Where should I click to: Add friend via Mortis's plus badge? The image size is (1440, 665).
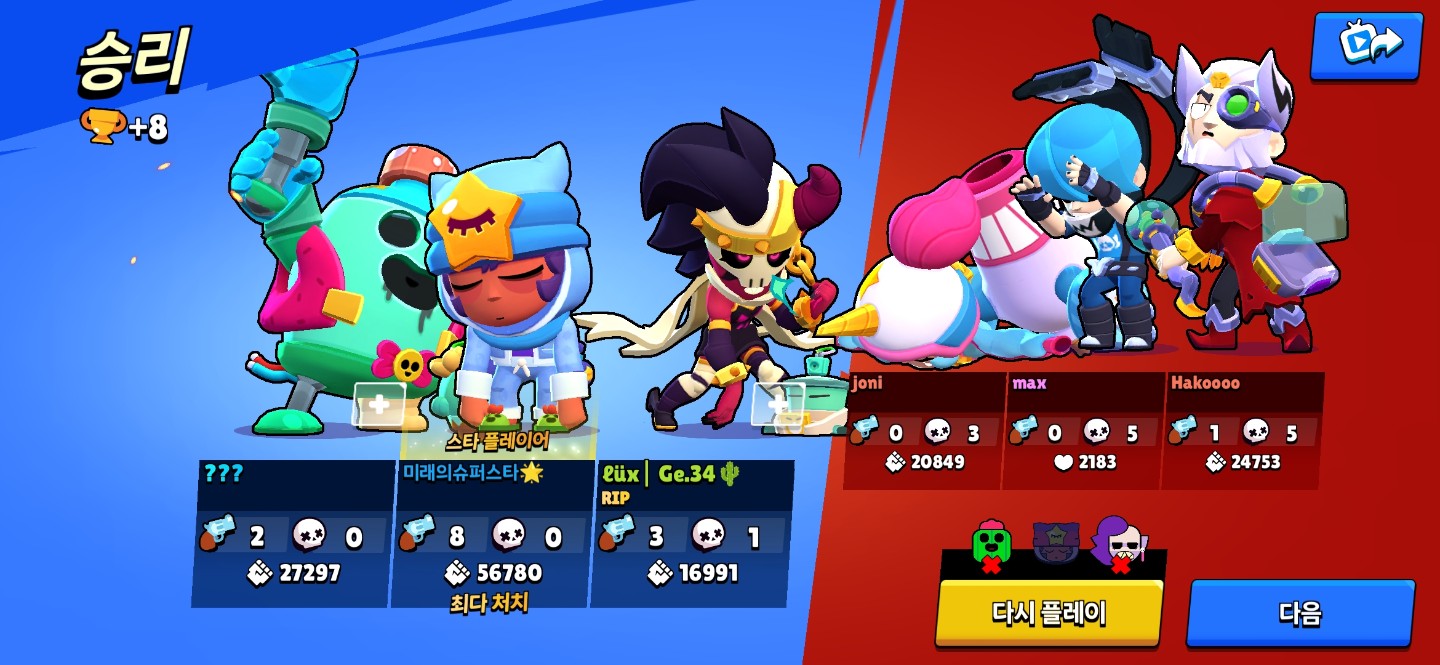point(777,404)
